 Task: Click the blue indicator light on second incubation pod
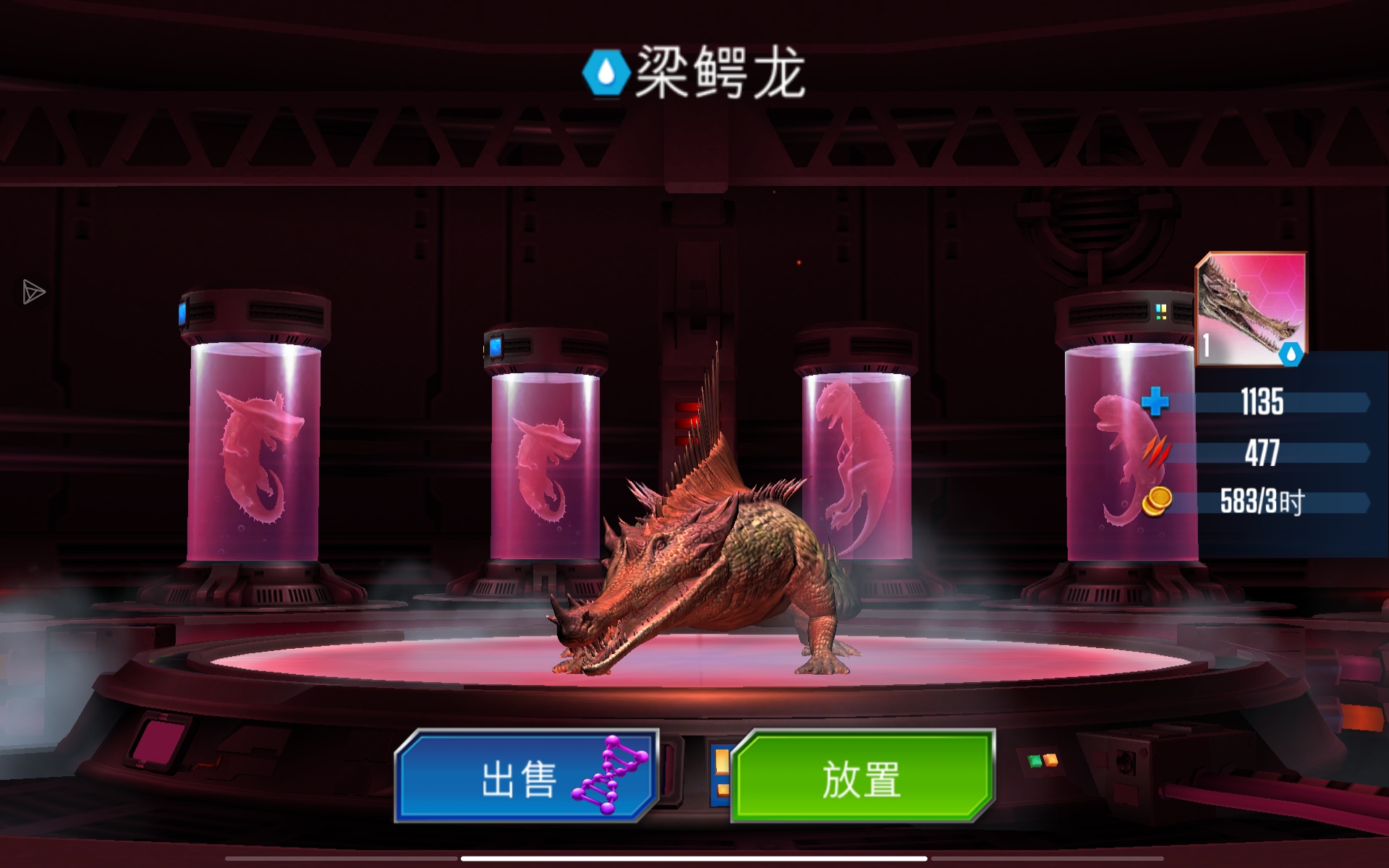(496, 349)
